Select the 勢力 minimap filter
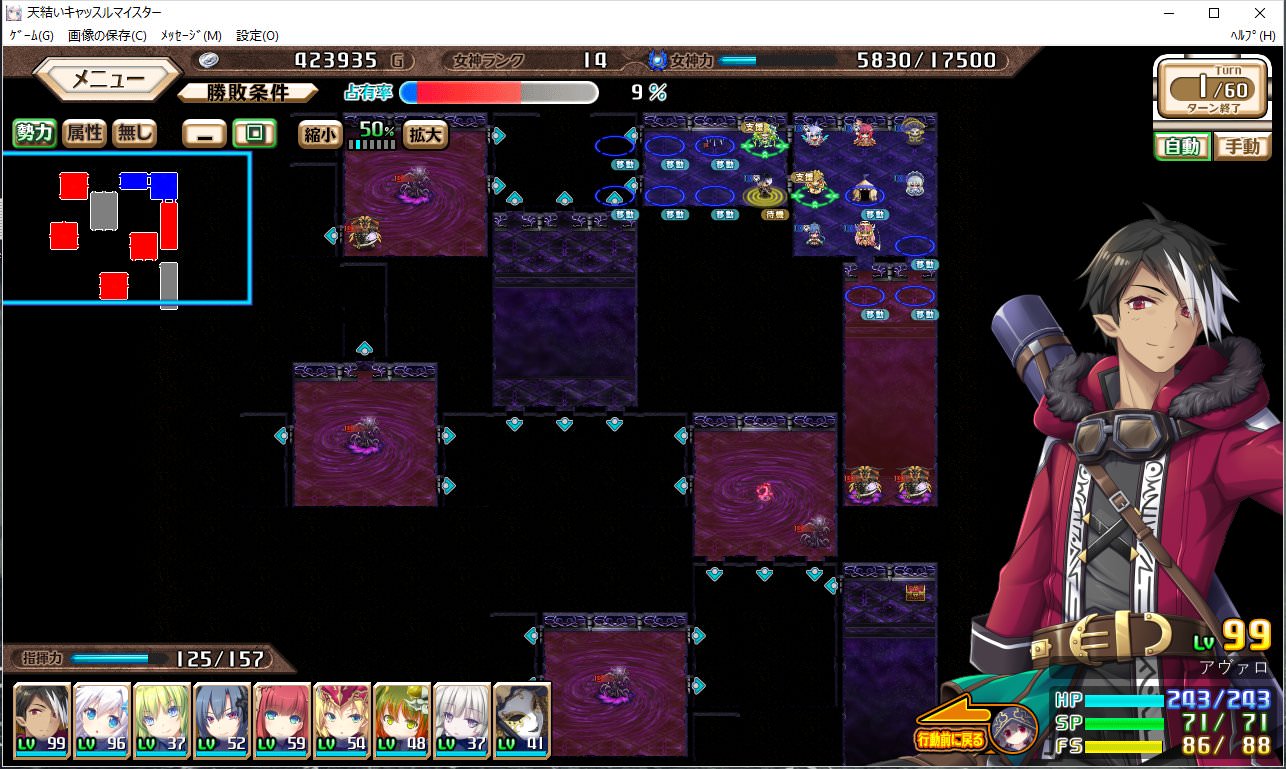This screenshot has height=769, width=1286. coord(34,133)
